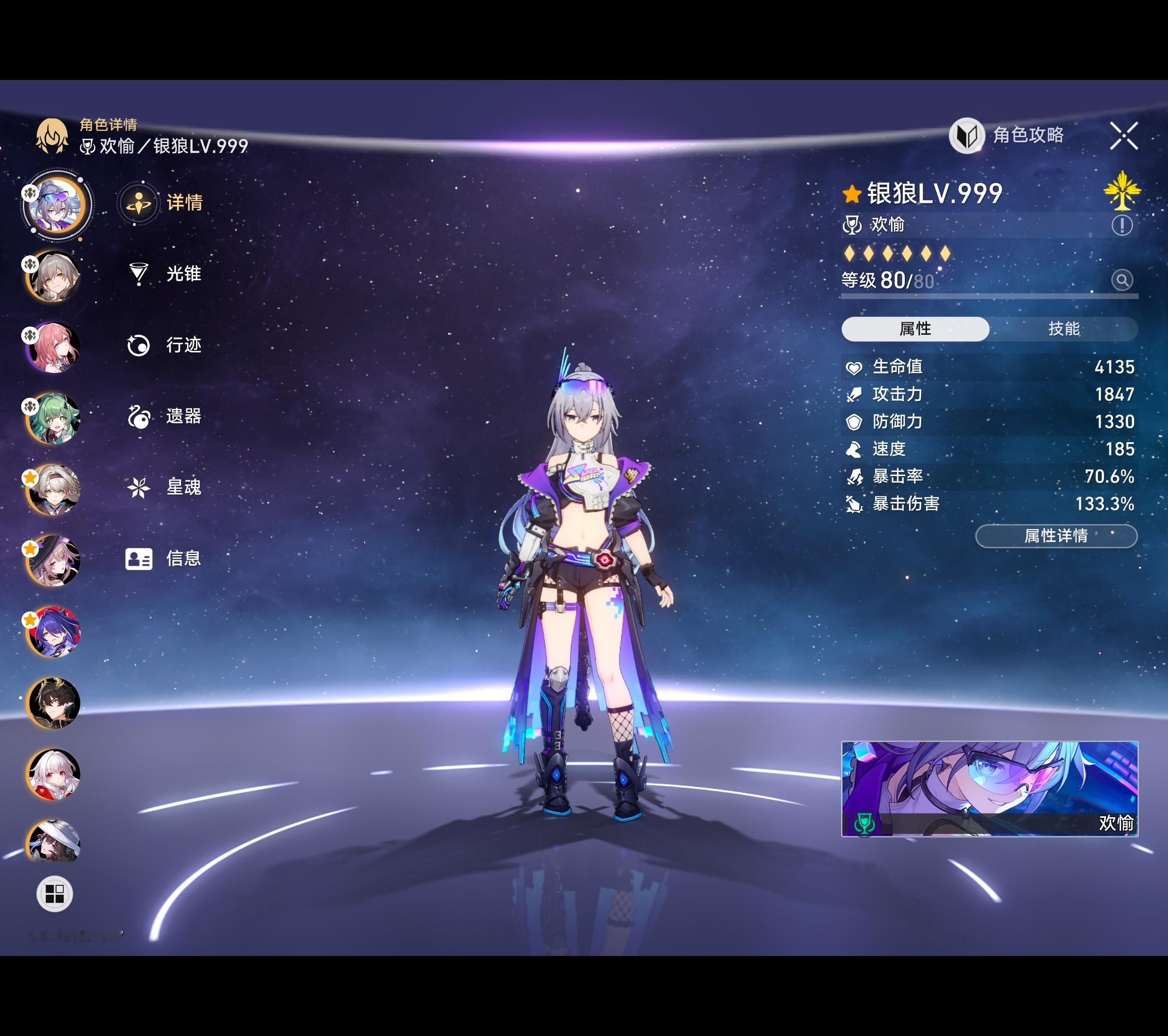Close the character details screen
1168x1036 pixels.
(x=1123, y=136)
